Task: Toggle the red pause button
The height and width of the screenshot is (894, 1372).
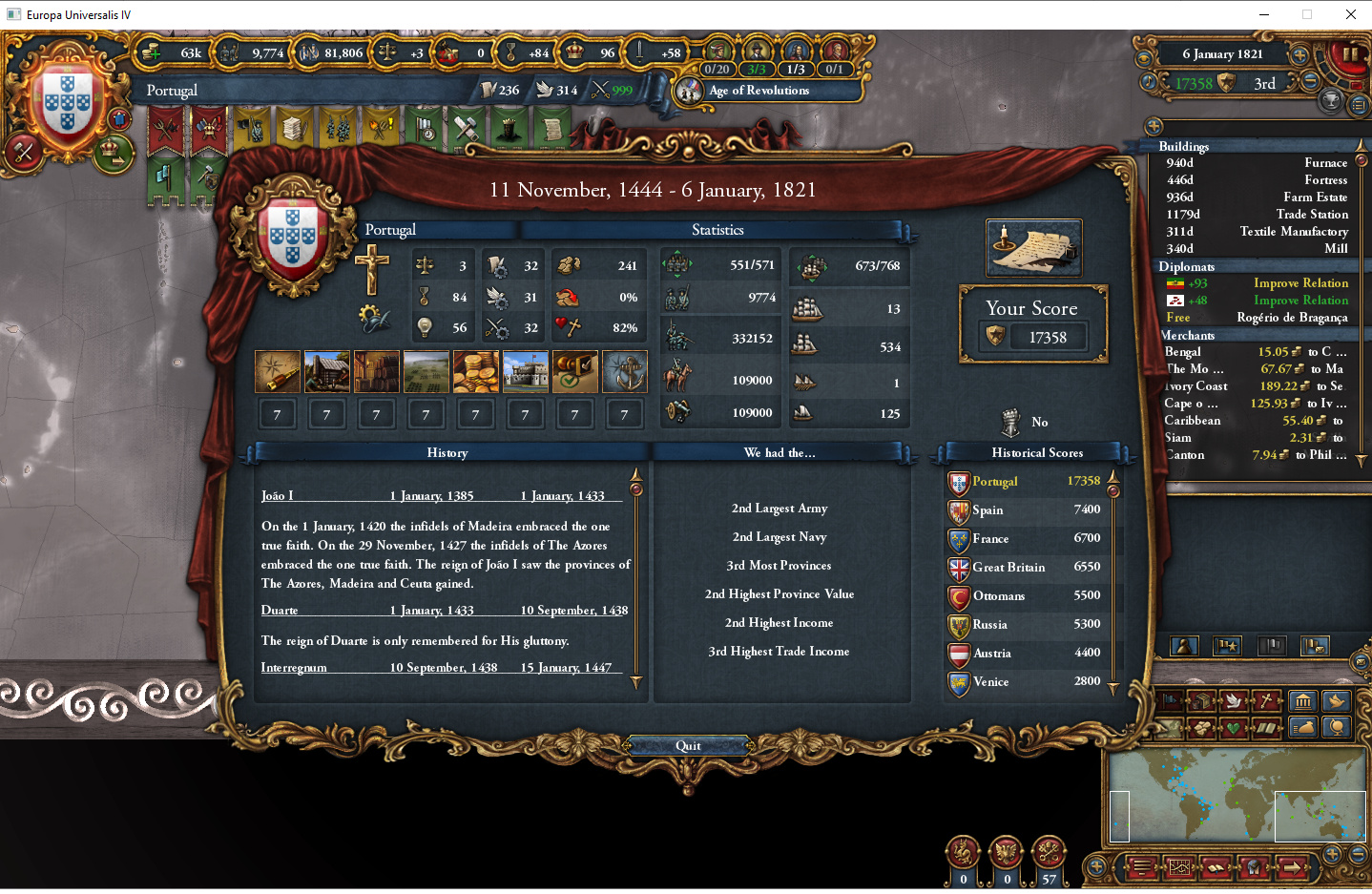Action: (x=1349, y=54)
